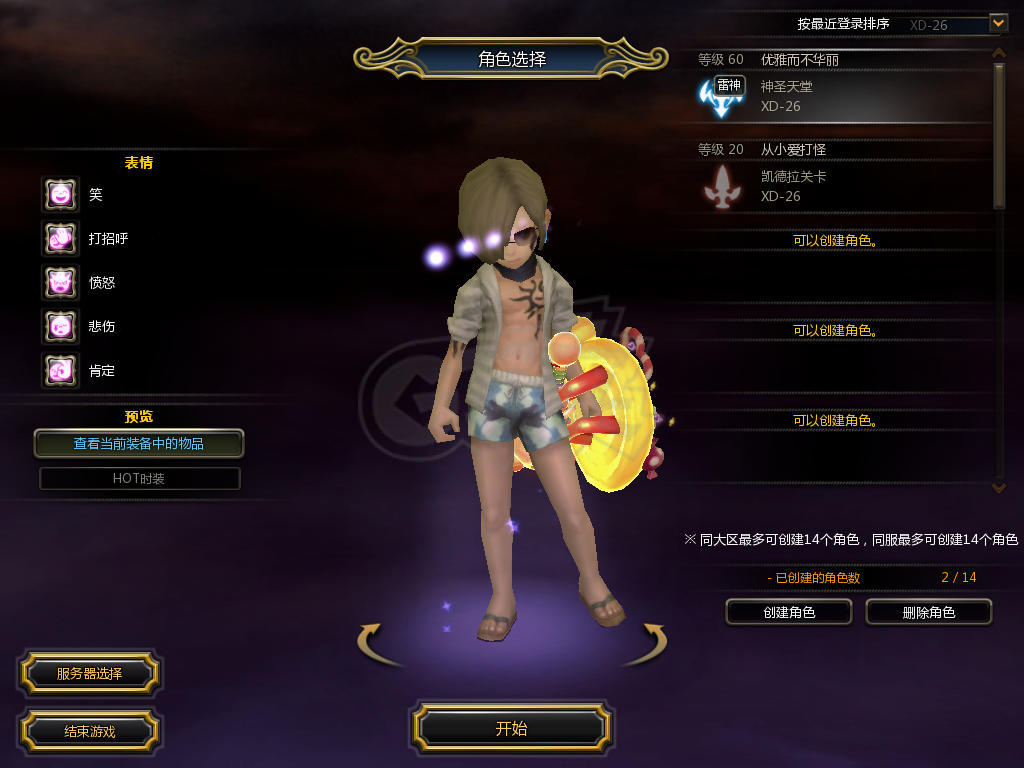Image resolution: width=1024 pixels, height=768 pixels.
Task: Click 结束游戏 to exit the game
Action: coord(89,731)
